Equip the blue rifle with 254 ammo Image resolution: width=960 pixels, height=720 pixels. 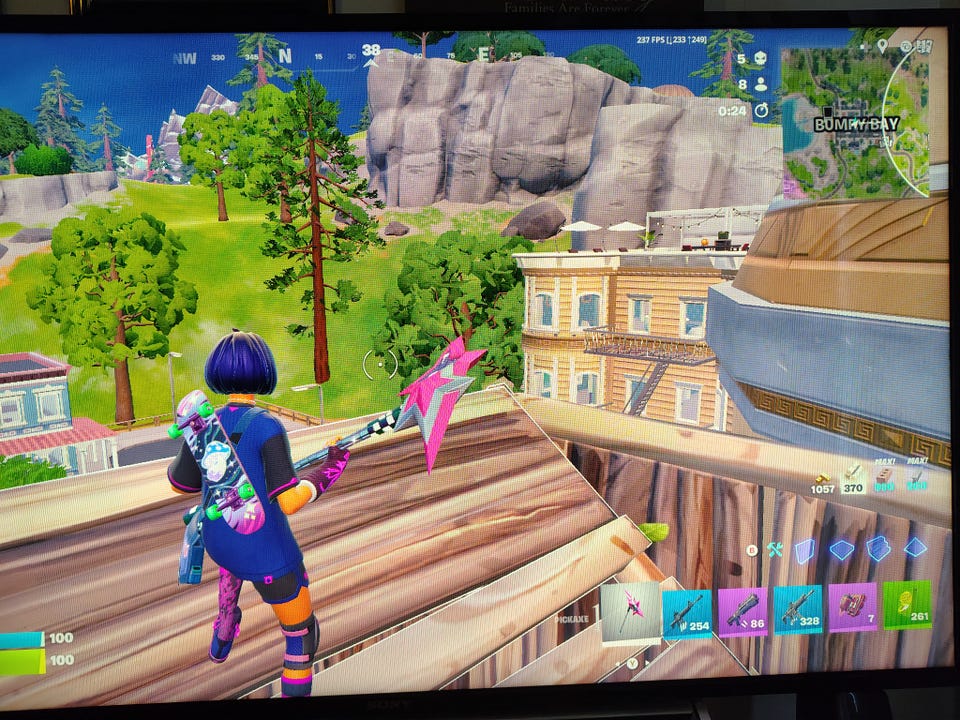click(687, 611)
